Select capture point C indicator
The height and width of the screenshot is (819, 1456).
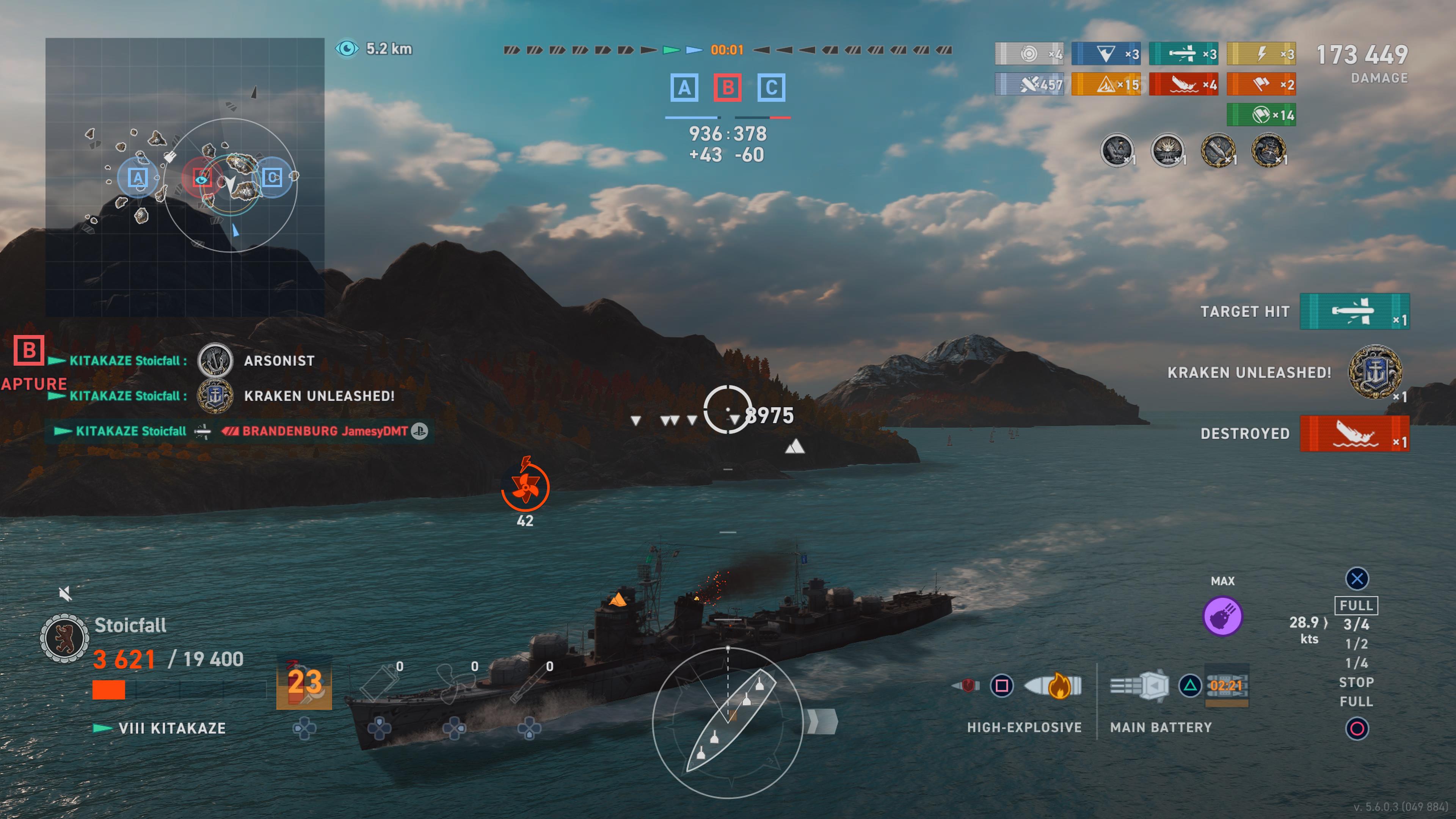771,88
